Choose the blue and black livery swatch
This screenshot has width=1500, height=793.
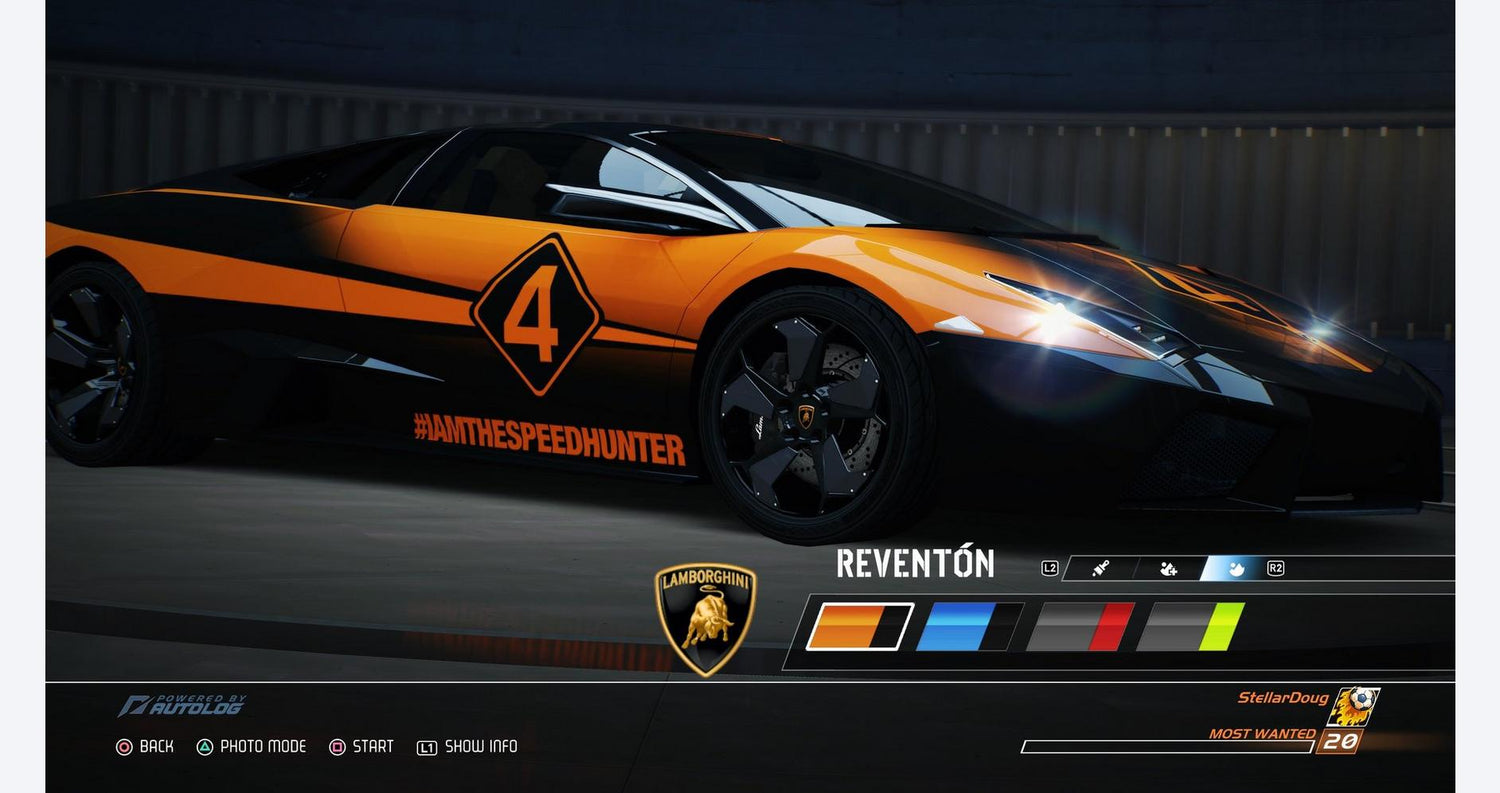pos(969,627)
